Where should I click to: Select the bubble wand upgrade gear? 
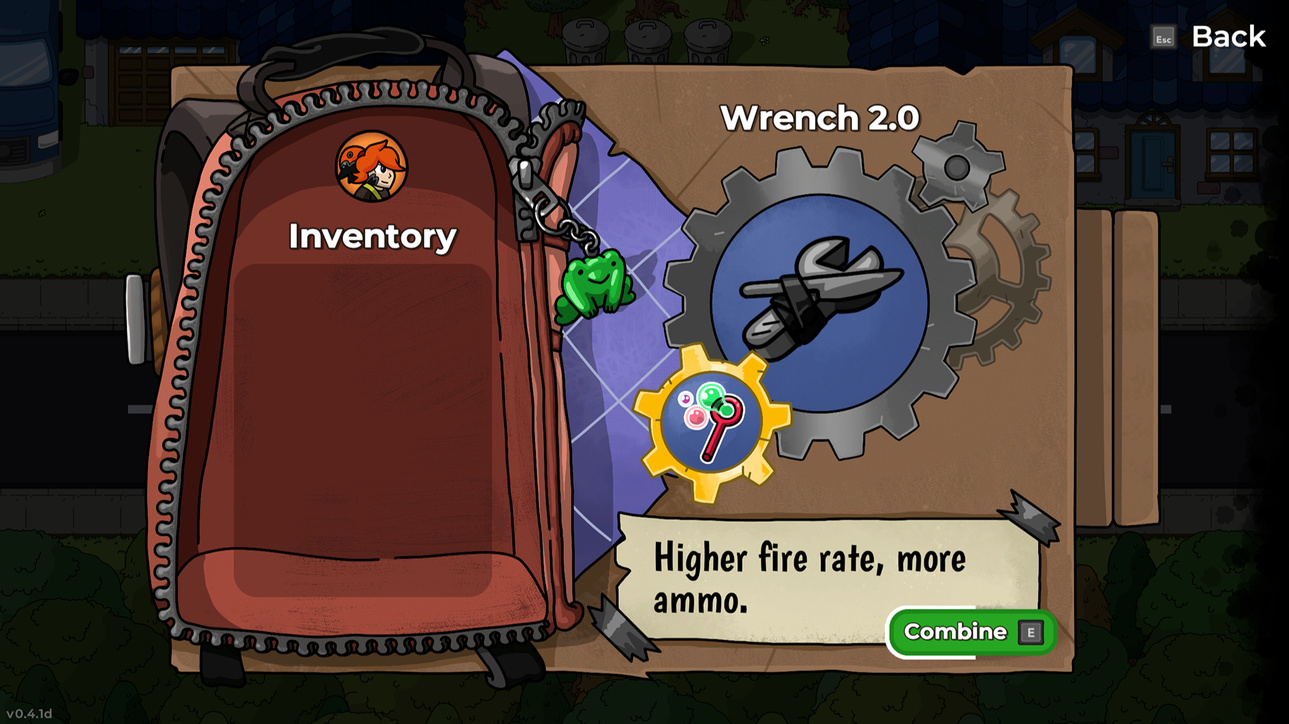click(711, 422)
